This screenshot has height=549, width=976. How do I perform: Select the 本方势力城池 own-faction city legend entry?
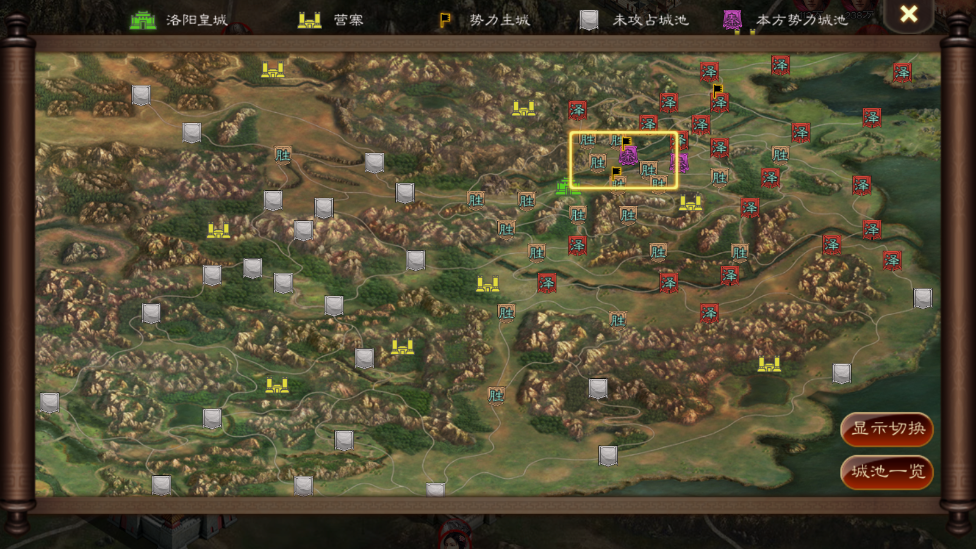(x=785, y=19)
